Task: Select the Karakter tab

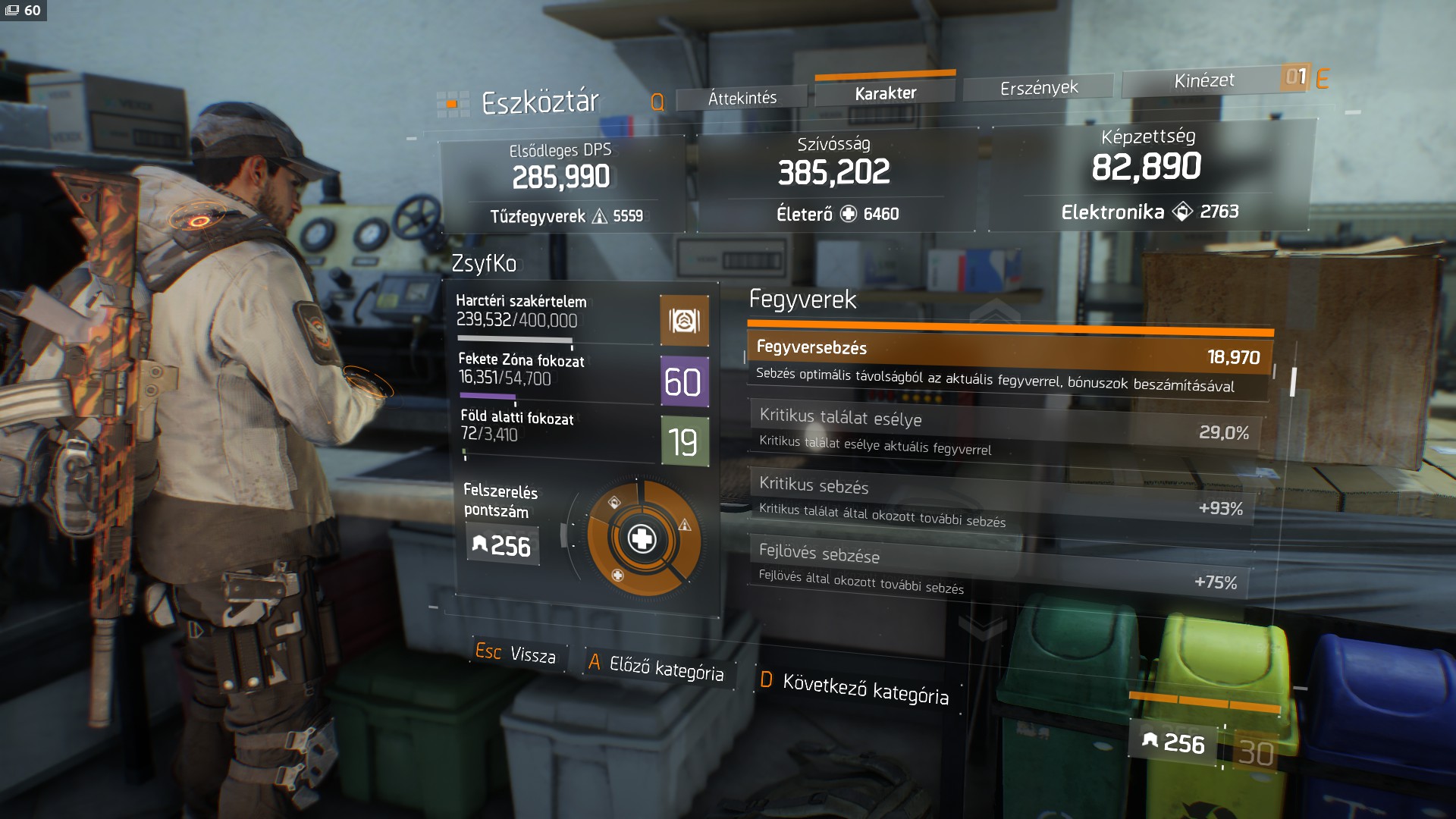Action: tap(885, 93)
